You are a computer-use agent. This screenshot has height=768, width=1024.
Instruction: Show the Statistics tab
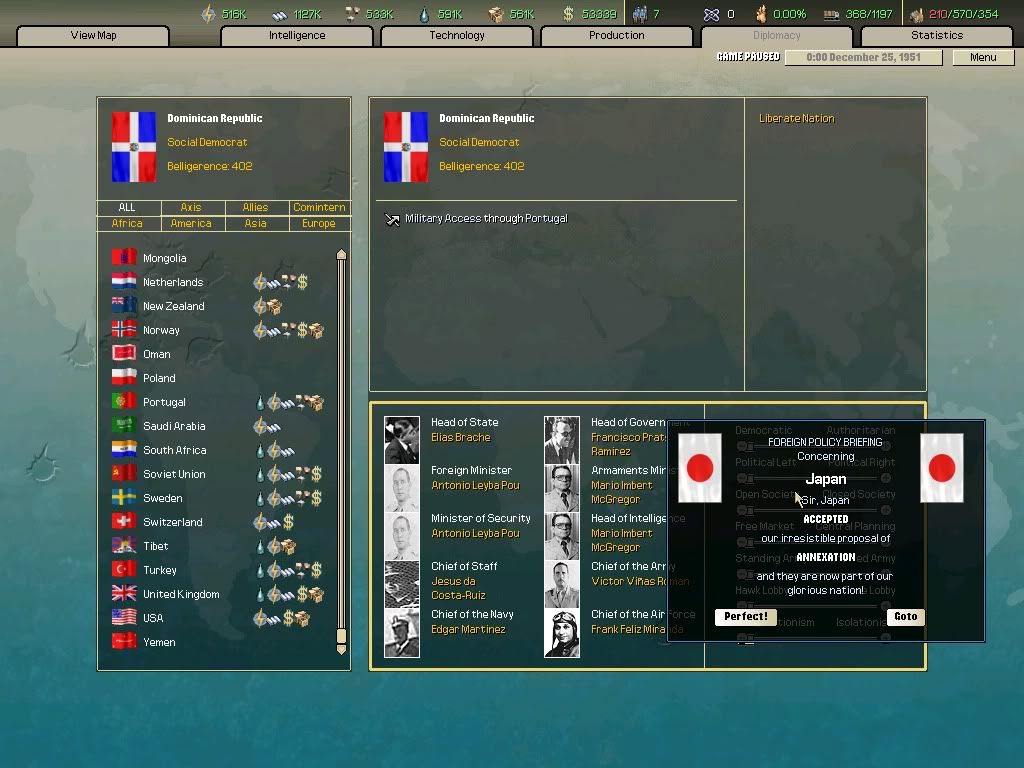tap(937, 36)
